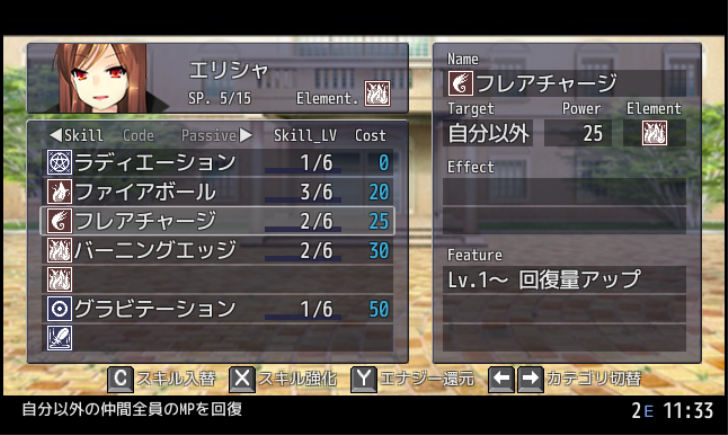Switch to the Passive skill category
Screen dimensions: 728x435
208,135
